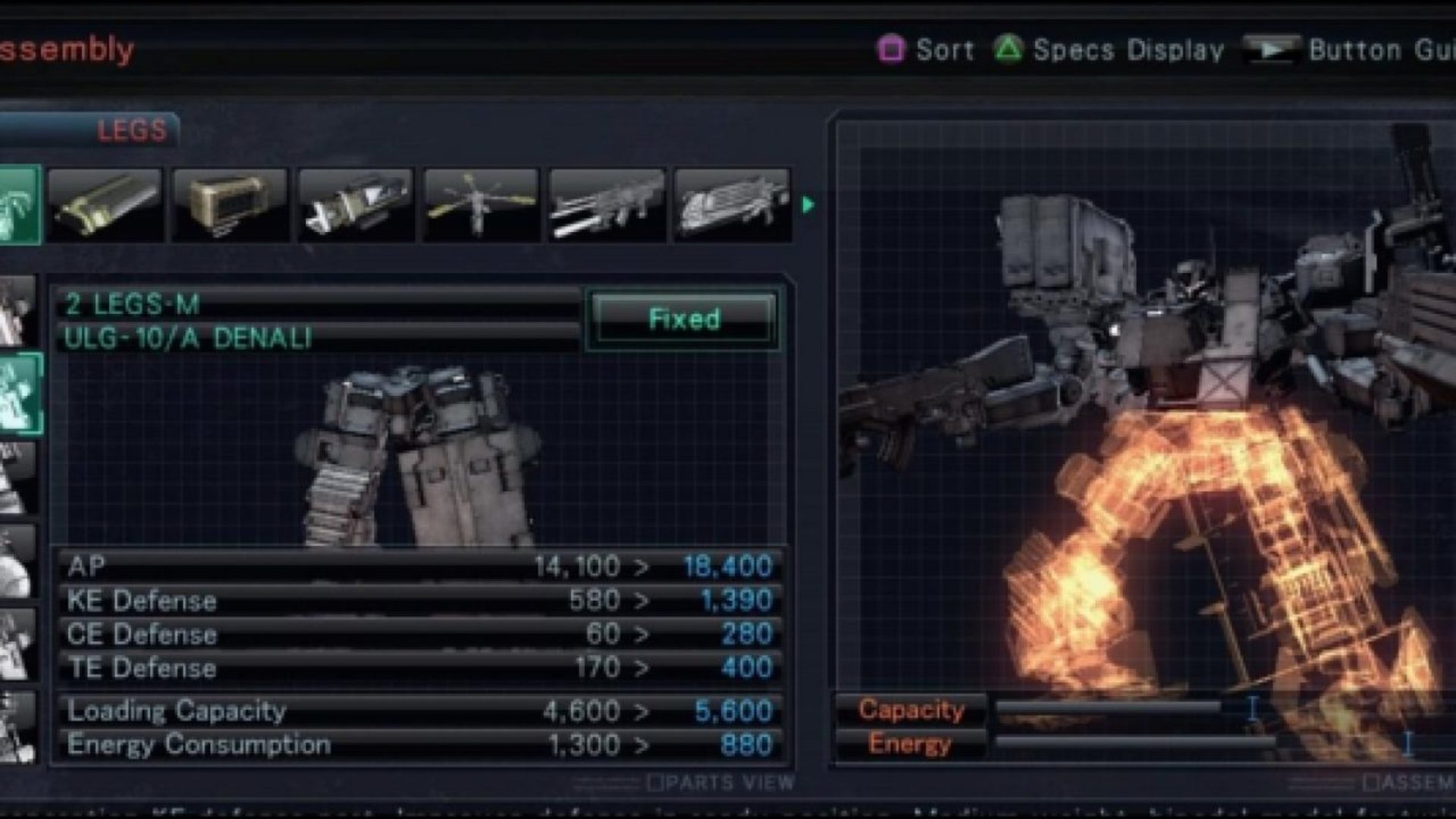Select the ULG-10/A DENALI part name
Image resolution: width=1456 pixels, height=819 pixels.
pyautogui.click(x=187, y=338)
